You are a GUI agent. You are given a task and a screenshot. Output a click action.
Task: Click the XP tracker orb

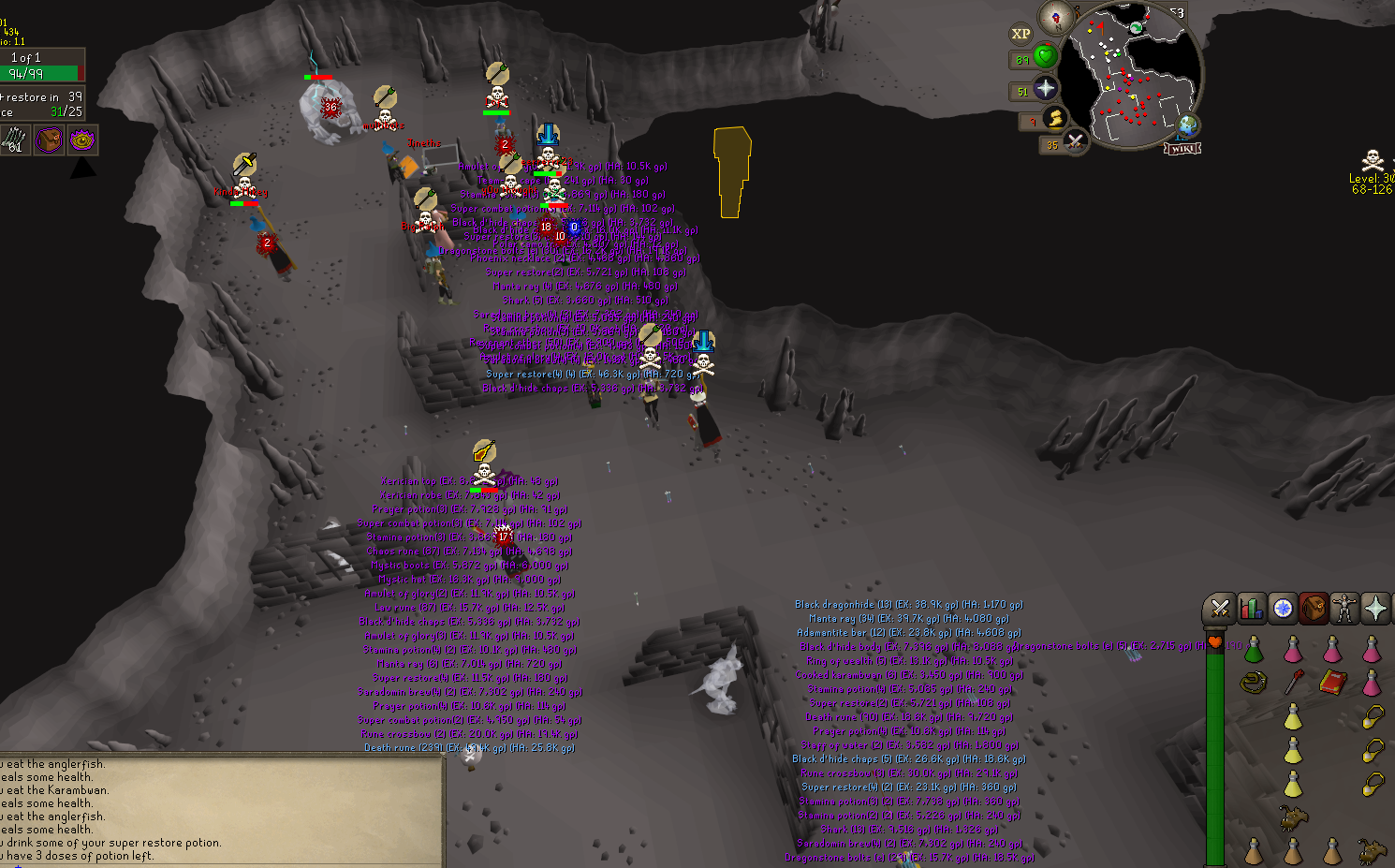coord(1021,33)
